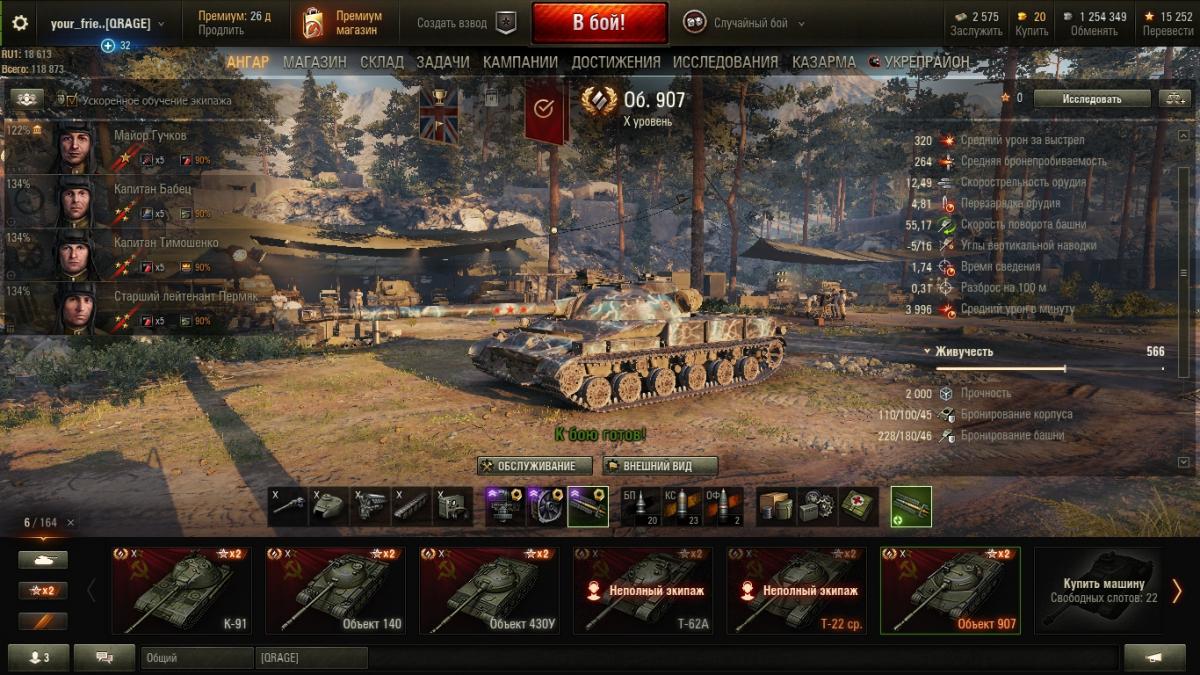
Task: Go to the ЗАДАЧИ tab
Action: click(442, 62)
